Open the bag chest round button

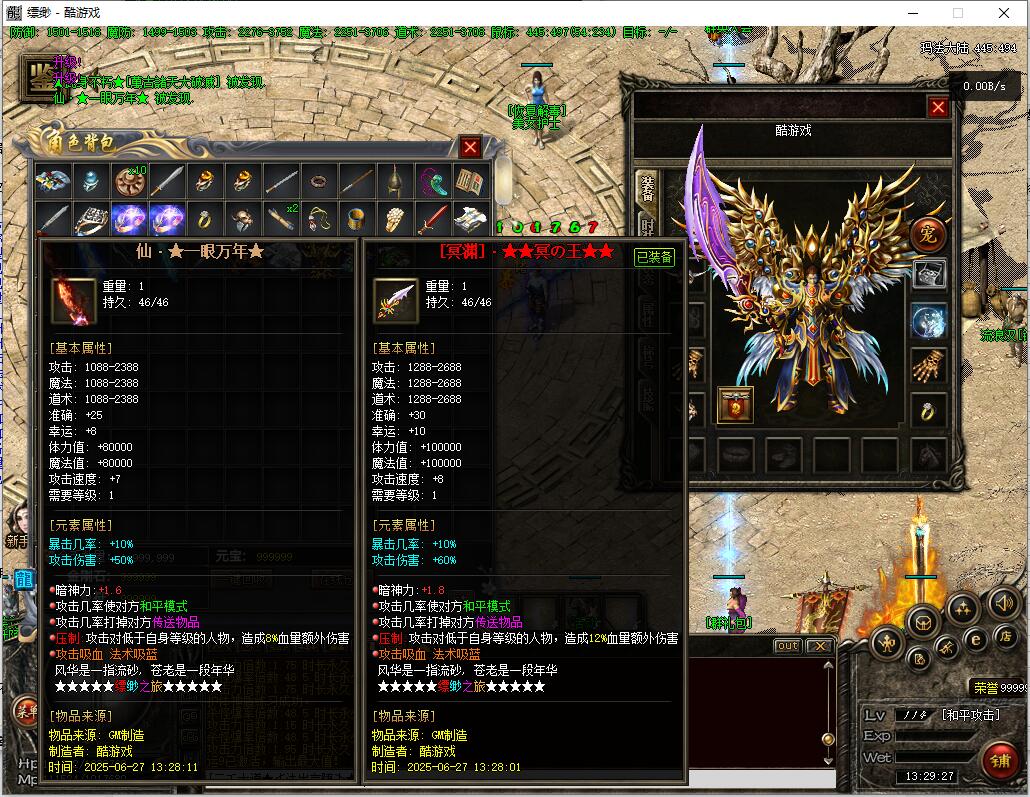pyautogui.click(x=921, y=622)
